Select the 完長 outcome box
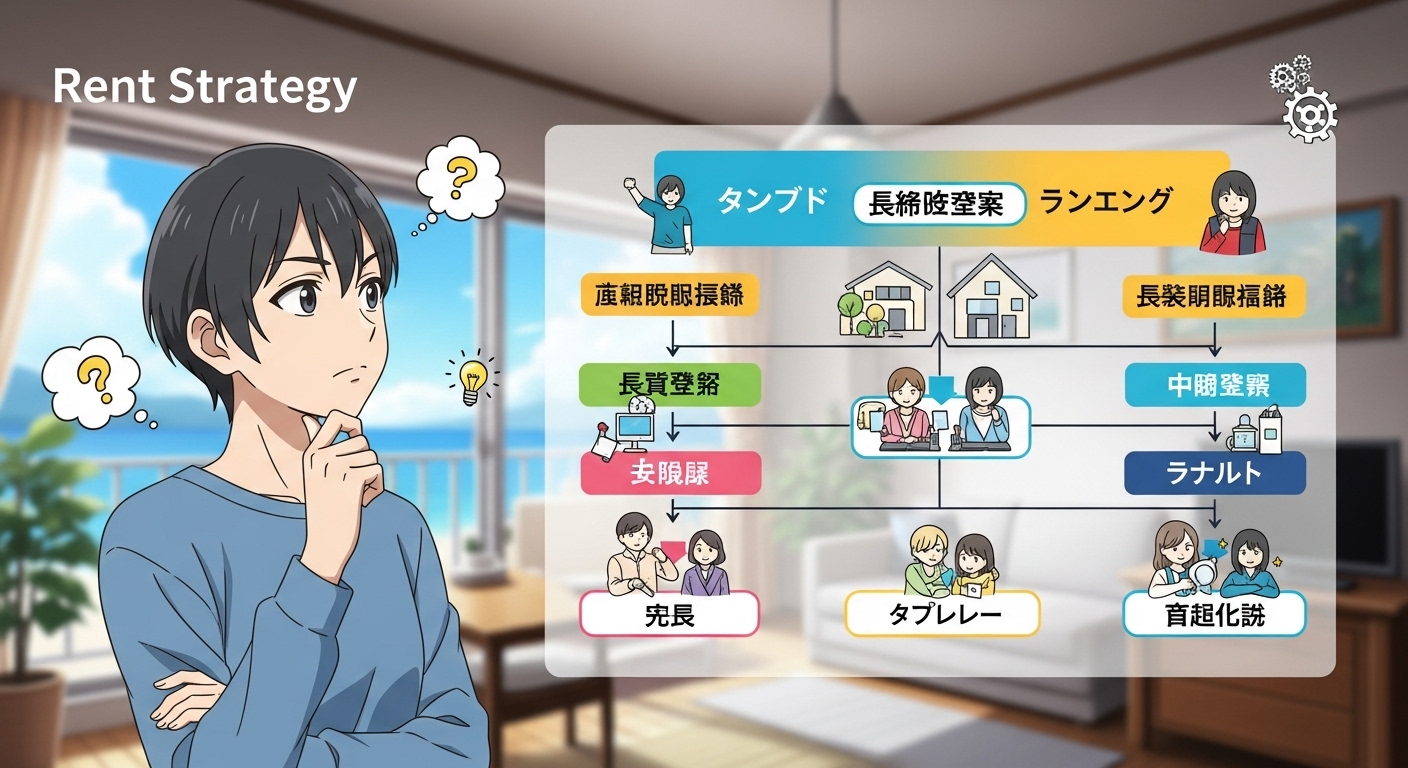Image resolution: width=1408 pixels, height=768 pixels. point(670,614)
